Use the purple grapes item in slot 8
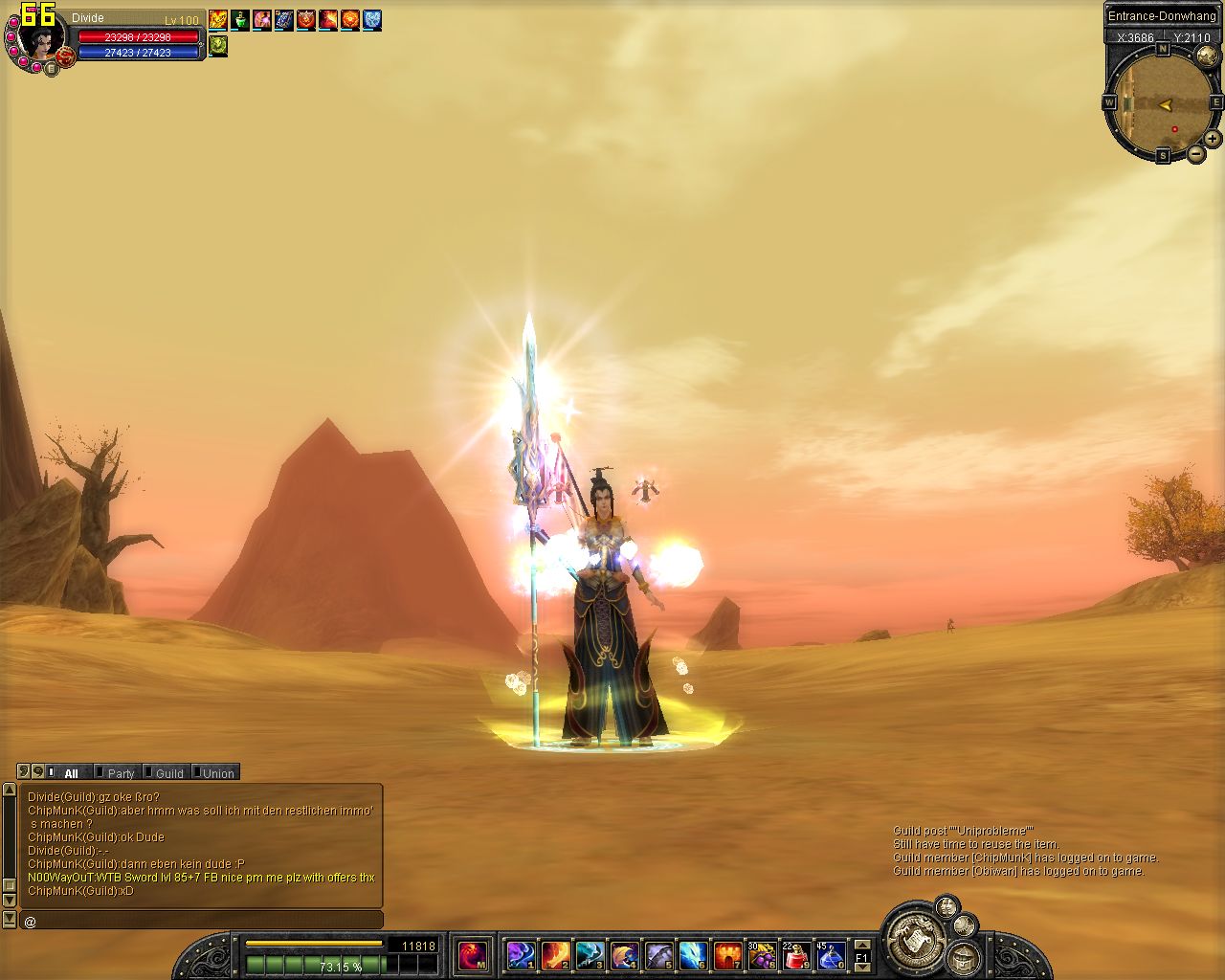This screenshot has height=980, width=1225. coord(763,954)
